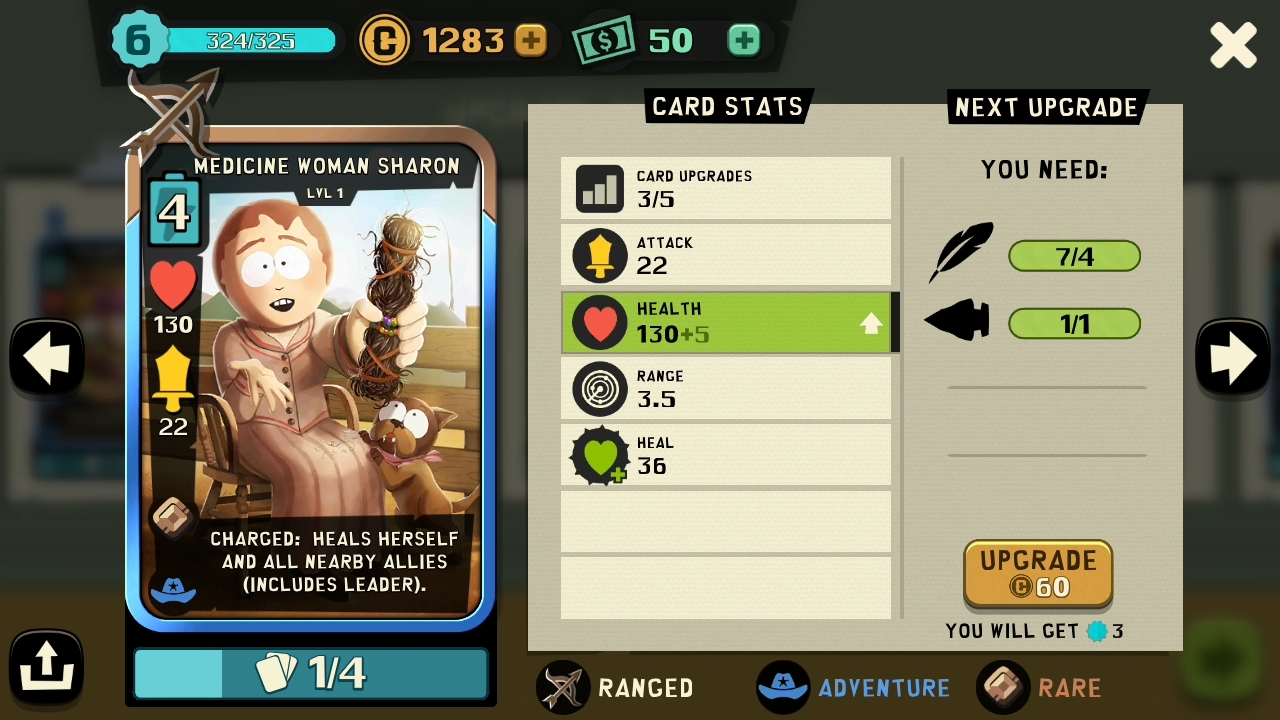Screen dimensions: 1280x720
Task: Choose the Range stat row
Action: coord(726,388)
